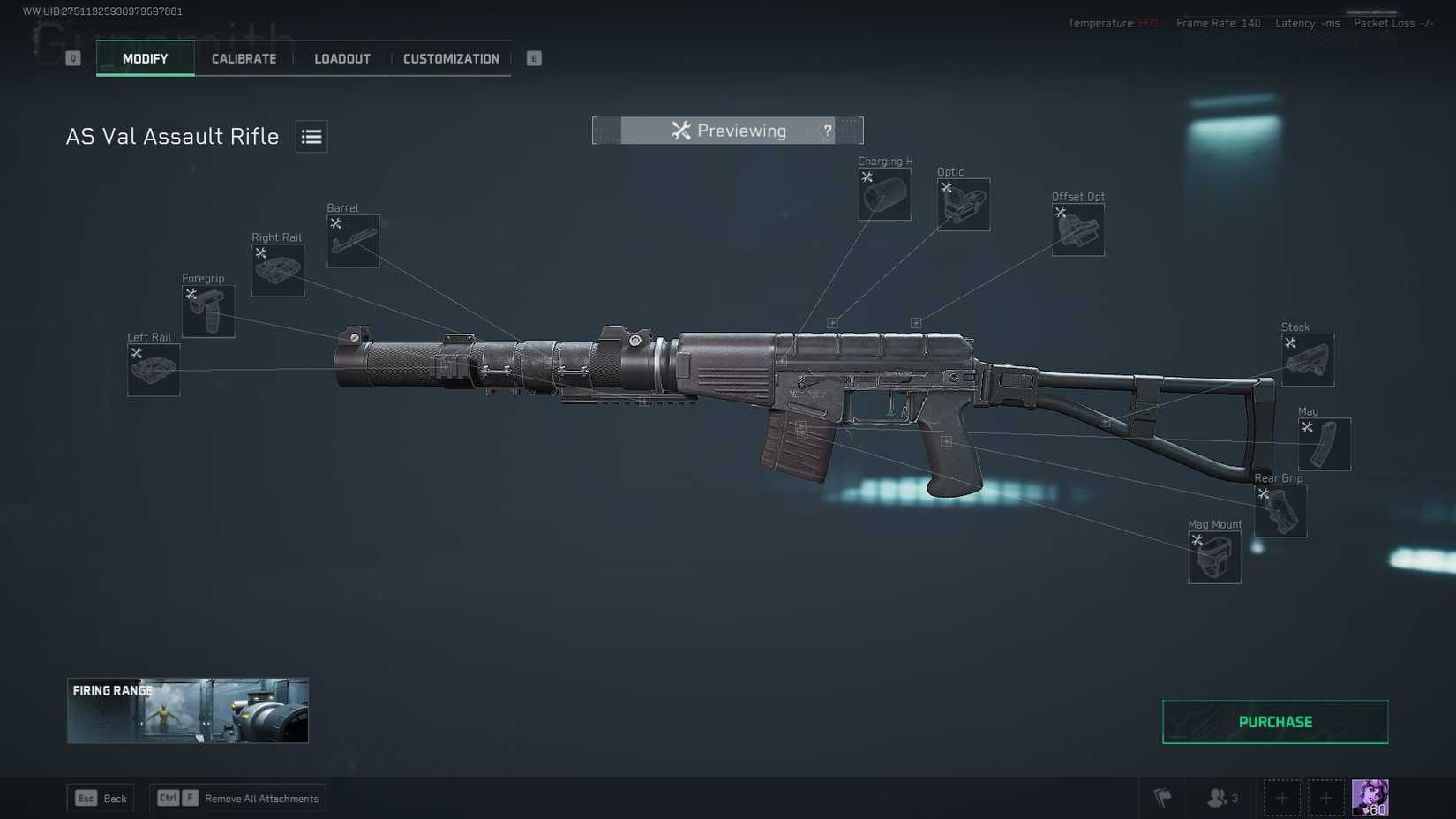Select the Stock attachment slot

pos(1307,359)
